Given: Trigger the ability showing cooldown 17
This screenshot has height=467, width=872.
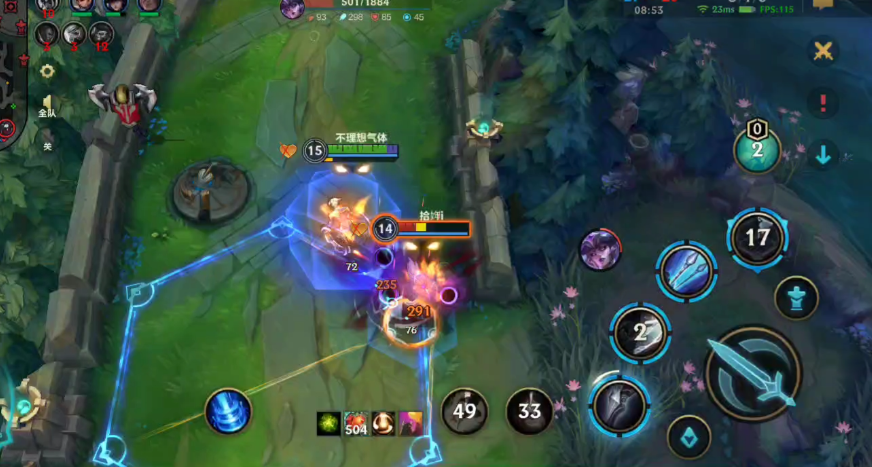Looking at the screenshot, I should pos(757,238).
